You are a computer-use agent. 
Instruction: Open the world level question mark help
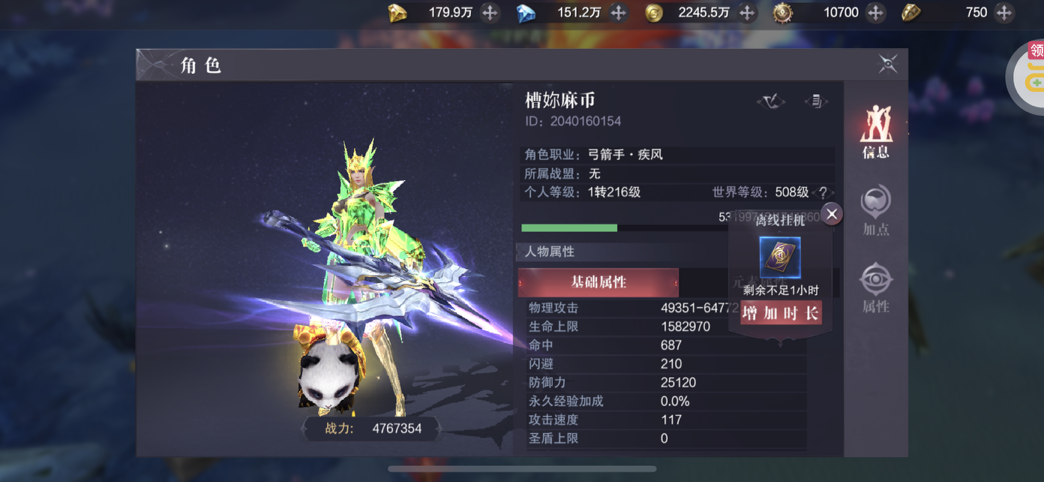point(824,193)
